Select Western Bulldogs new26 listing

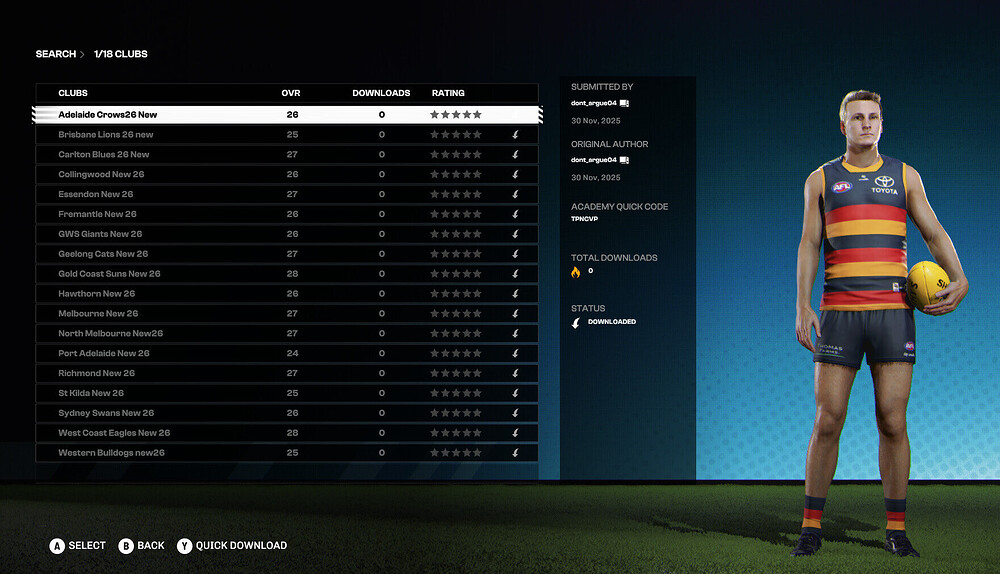coord(111,453)
